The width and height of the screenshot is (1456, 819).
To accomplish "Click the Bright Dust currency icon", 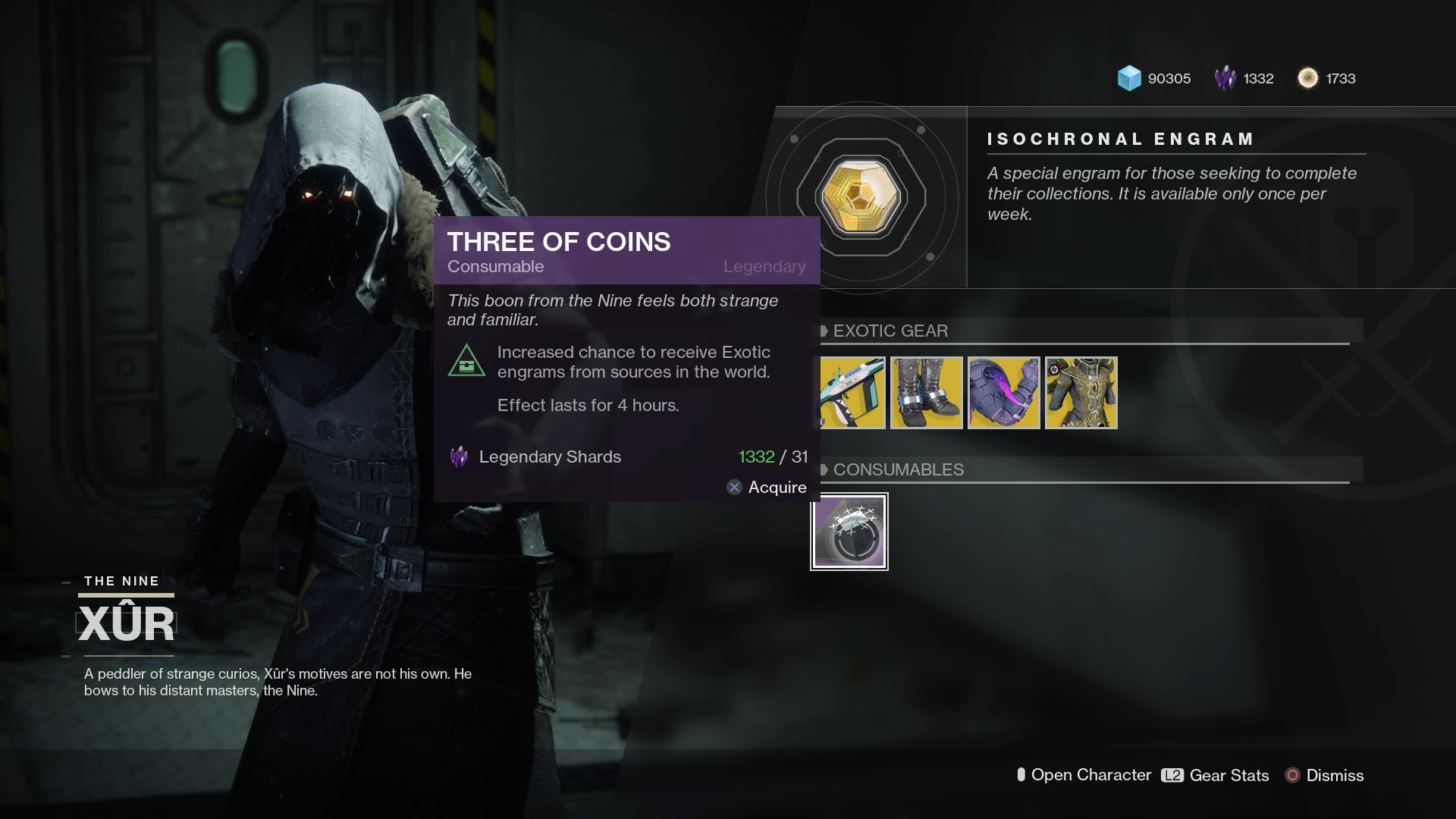I will [x=1309, y=78].
